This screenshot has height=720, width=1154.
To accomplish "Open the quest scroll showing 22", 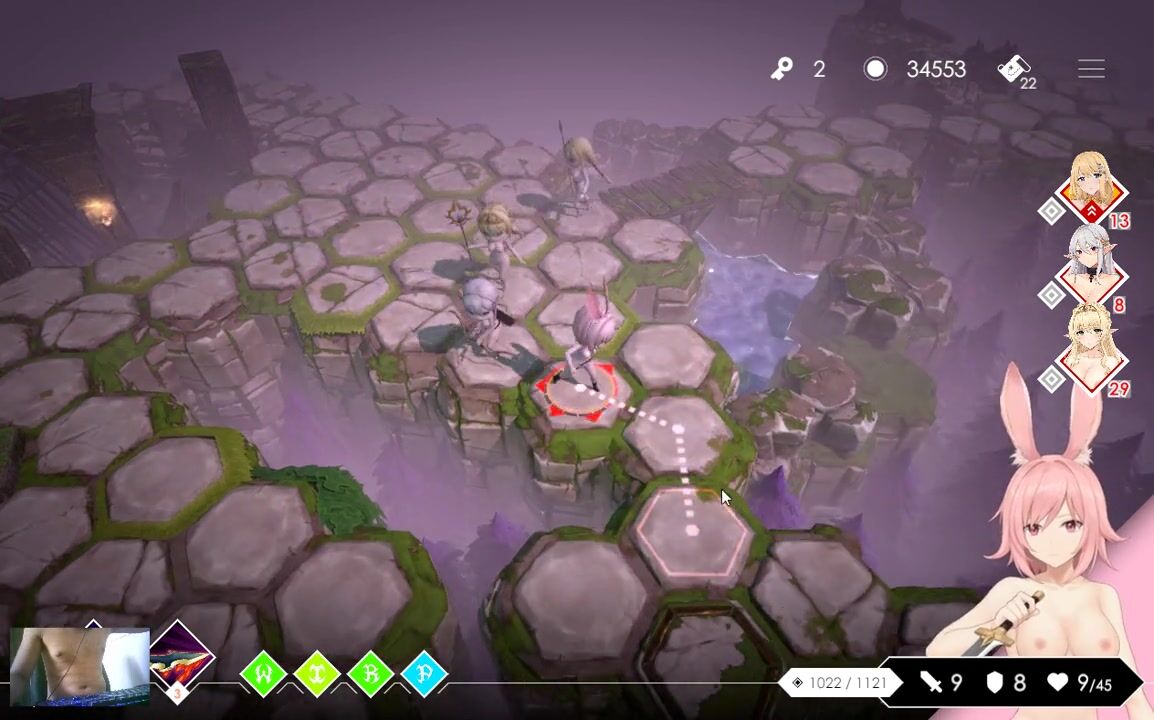I will (1015, 69).
